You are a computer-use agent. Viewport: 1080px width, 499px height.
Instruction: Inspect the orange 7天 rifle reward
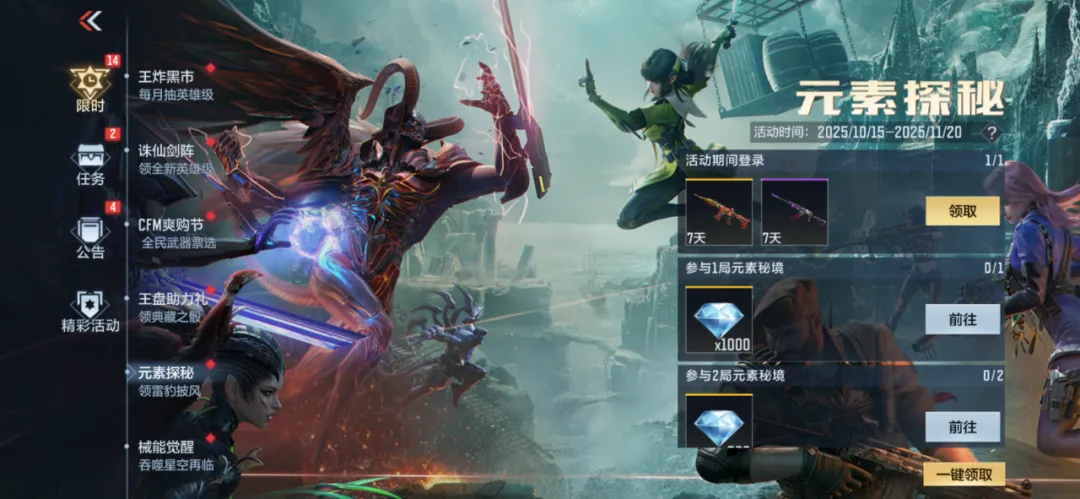719,212
